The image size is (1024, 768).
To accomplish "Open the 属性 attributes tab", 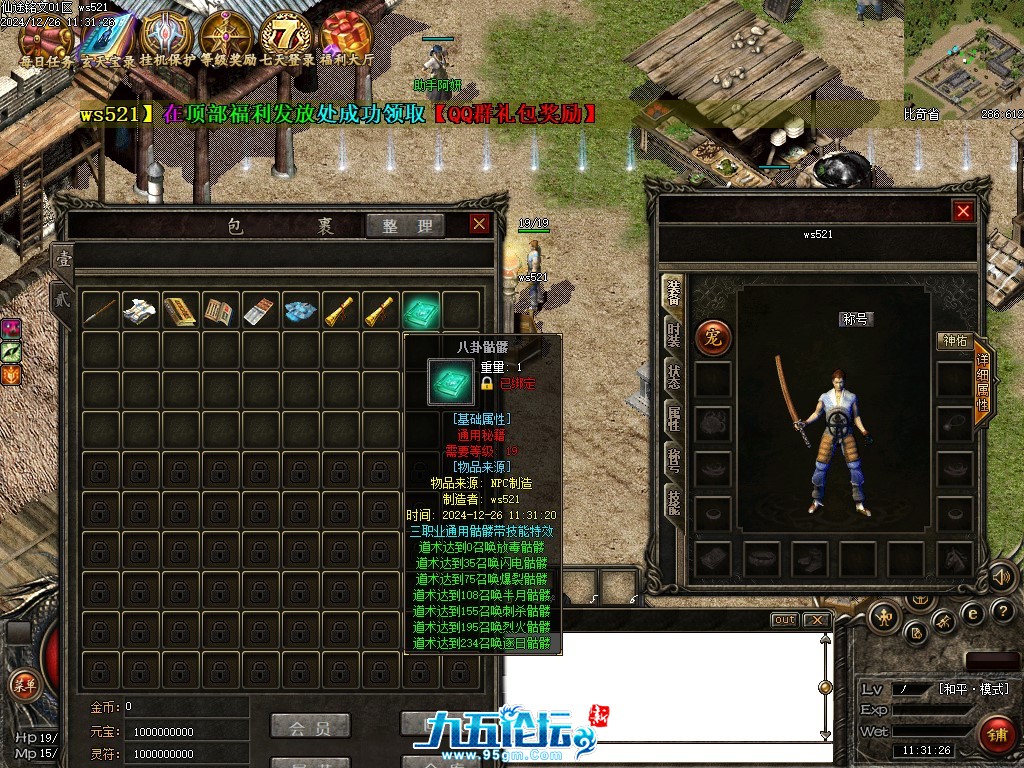I will coord(674,421).
